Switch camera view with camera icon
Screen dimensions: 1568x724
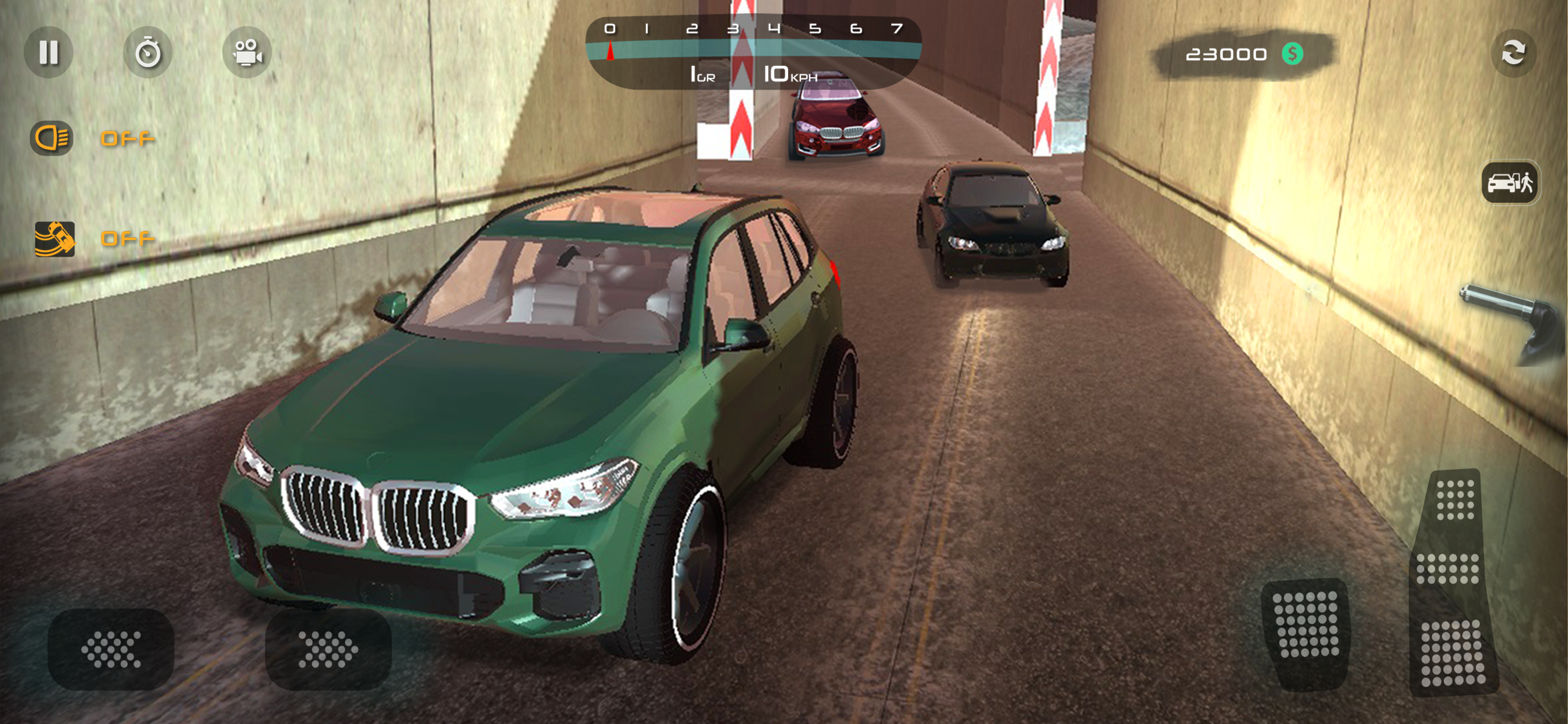point(247,52)
